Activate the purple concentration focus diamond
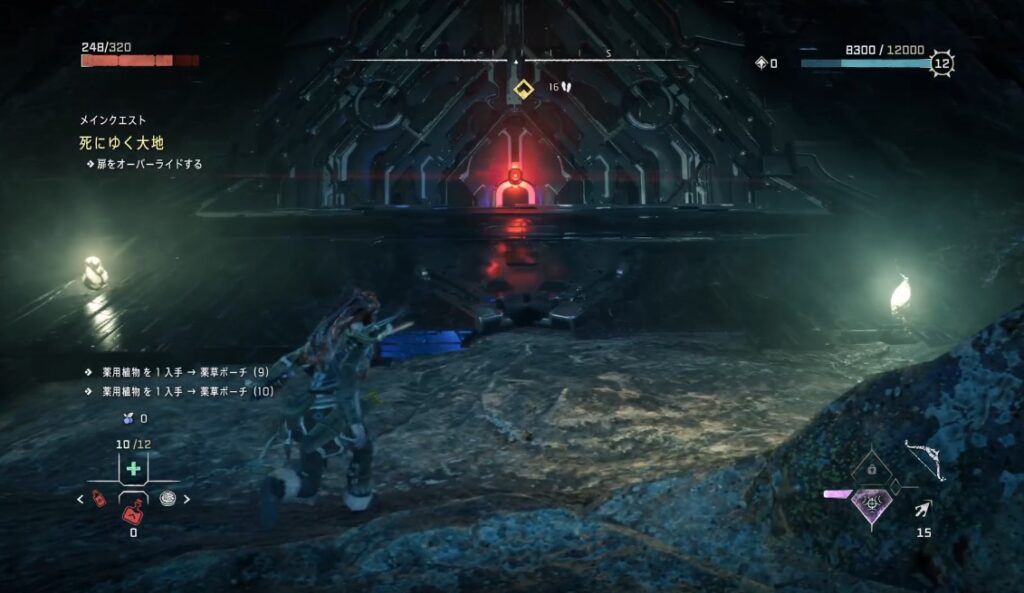 pos(873,502)
